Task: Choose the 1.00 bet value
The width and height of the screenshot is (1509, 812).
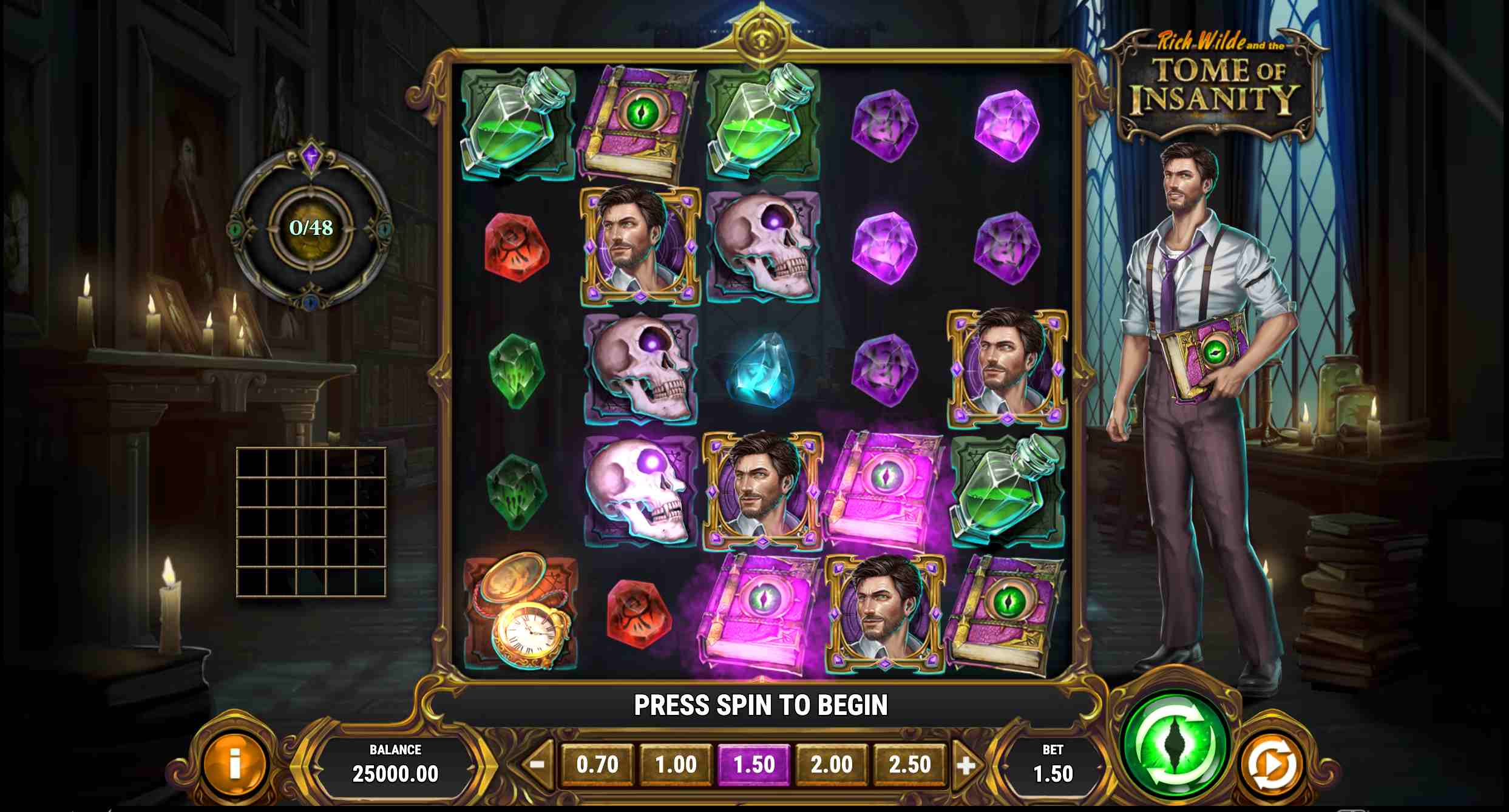Action: (x=676, y=765)
